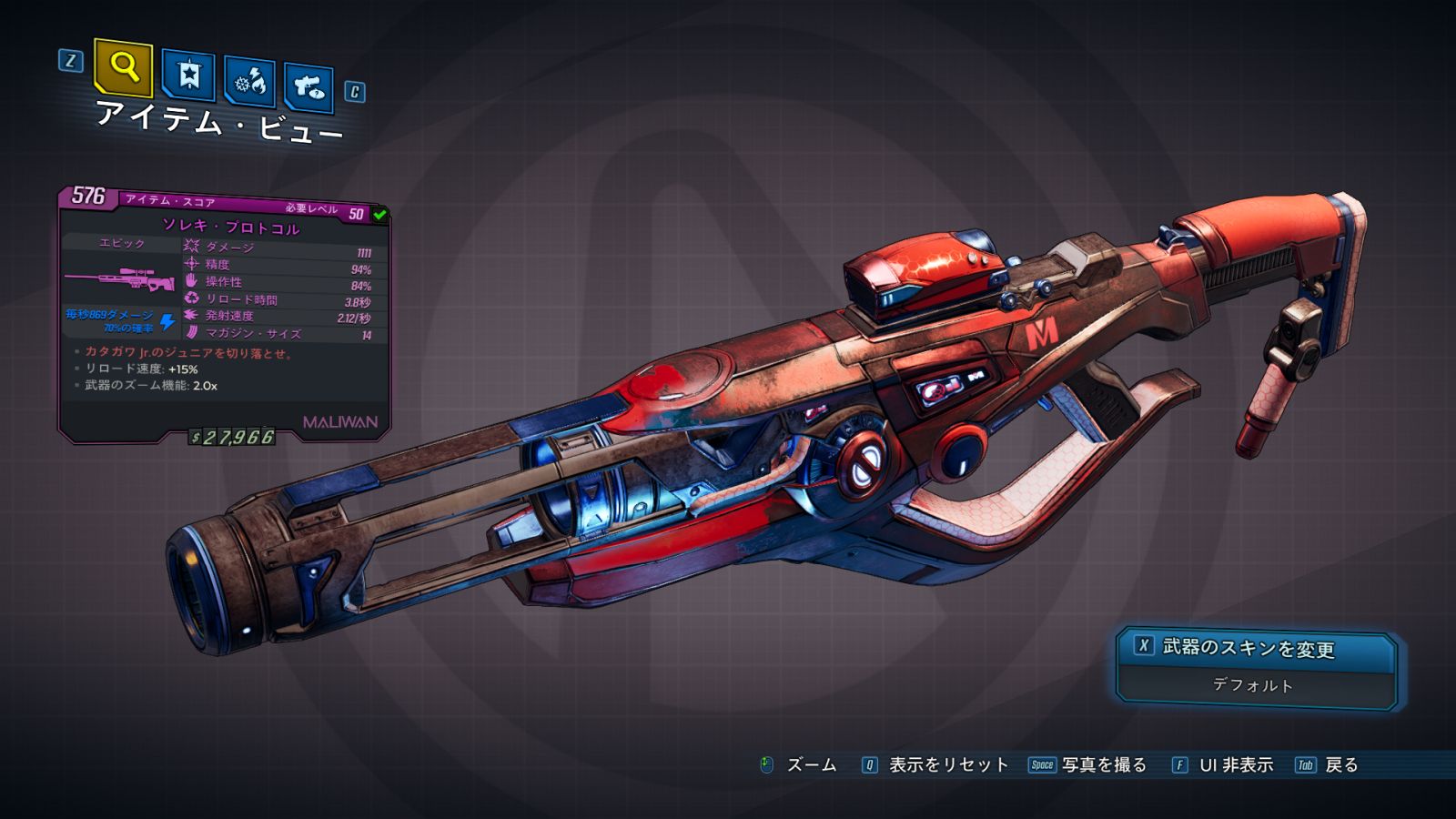This screenshot has width=1456, height=819.
Task: Switch to the star badge tab
Action: (x=188, y=75)
